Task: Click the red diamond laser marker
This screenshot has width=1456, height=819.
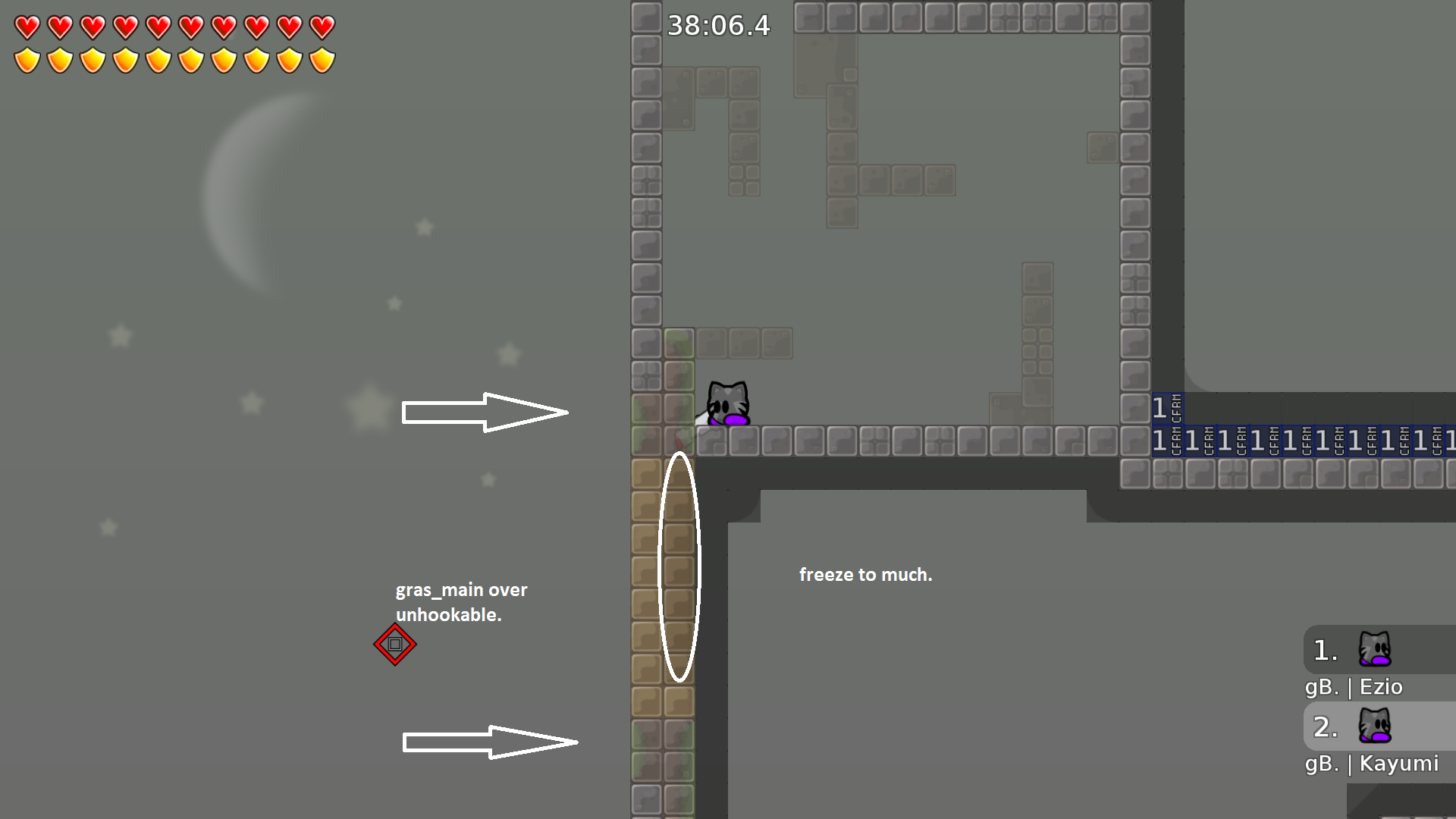Action: (x=396, y=645)
